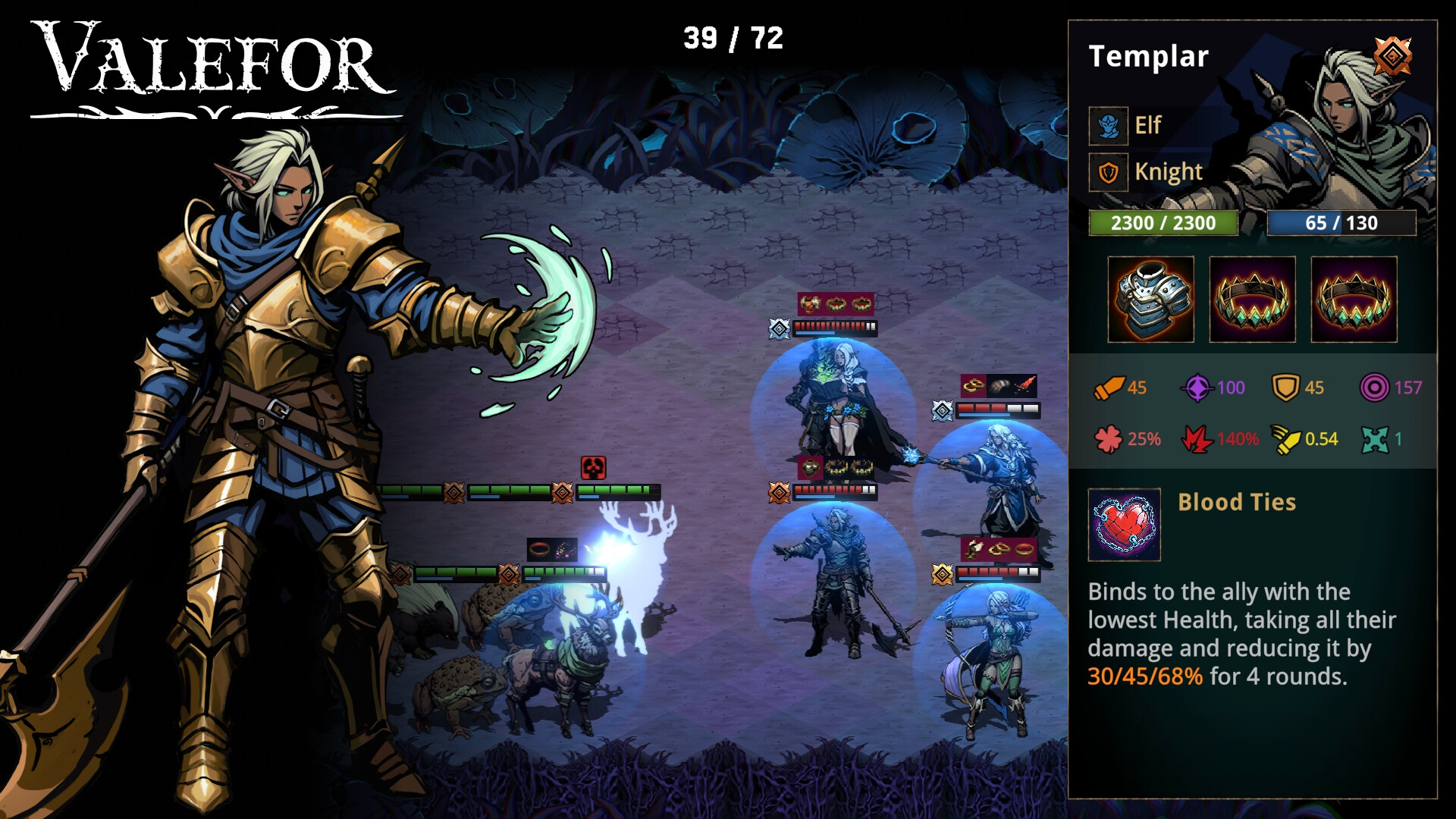Image resolution: width=1456 pixels, height=819 pixels.
Task: Open the equipped chest armor slot
Action: (x=1150, y=298)
